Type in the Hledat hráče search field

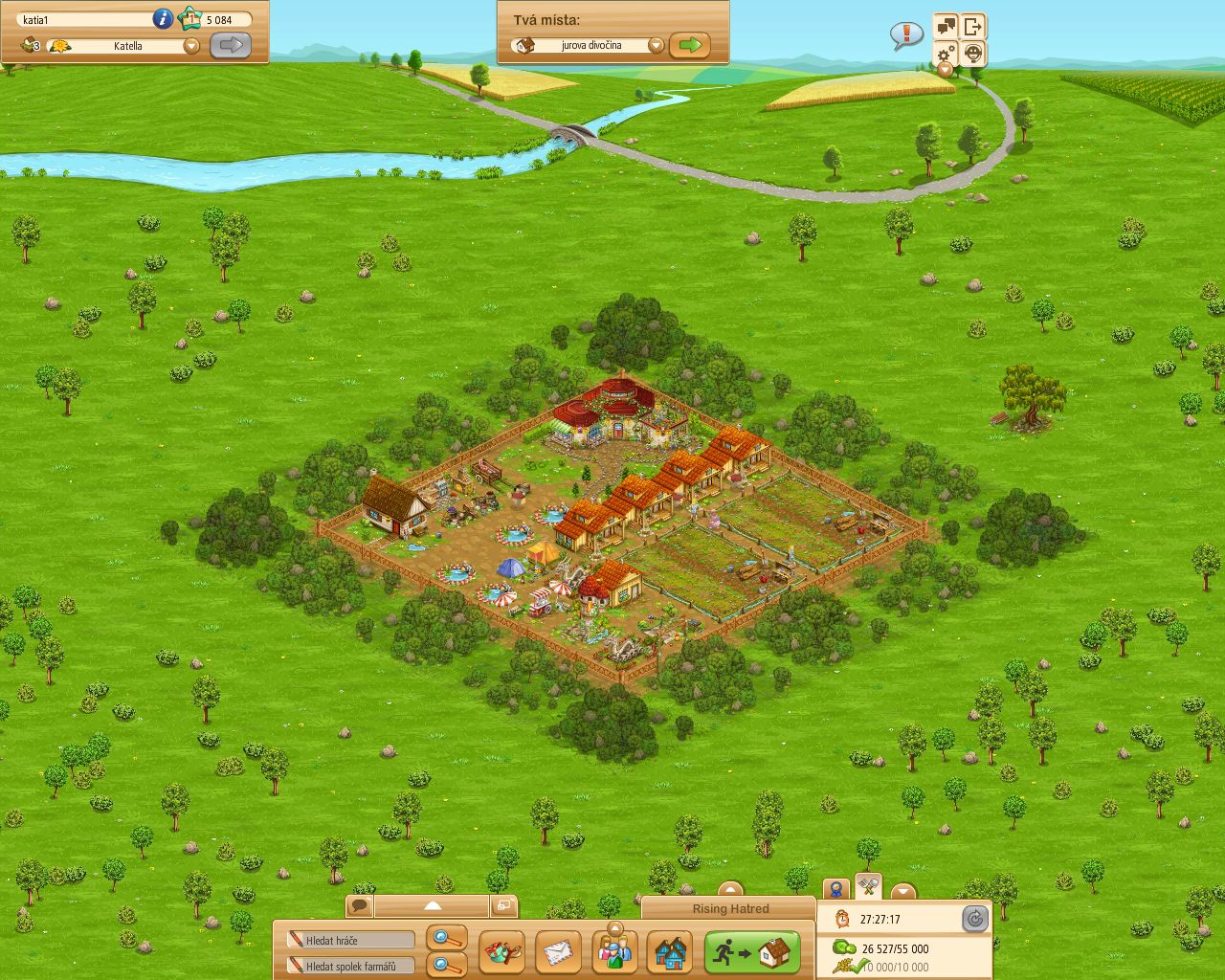tap(349, 940)
